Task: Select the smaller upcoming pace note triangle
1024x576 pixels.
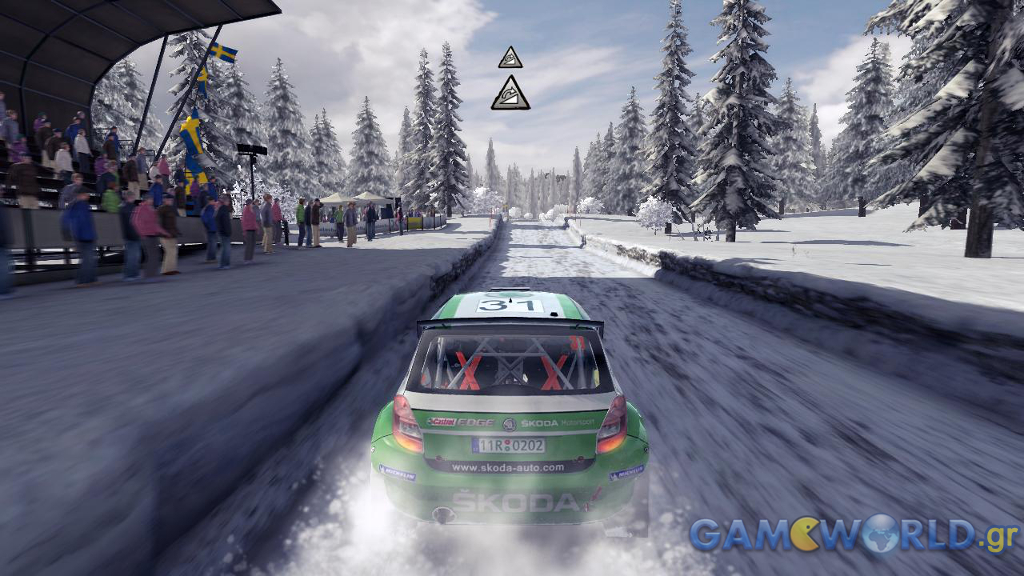Action: tap(510, 57)
